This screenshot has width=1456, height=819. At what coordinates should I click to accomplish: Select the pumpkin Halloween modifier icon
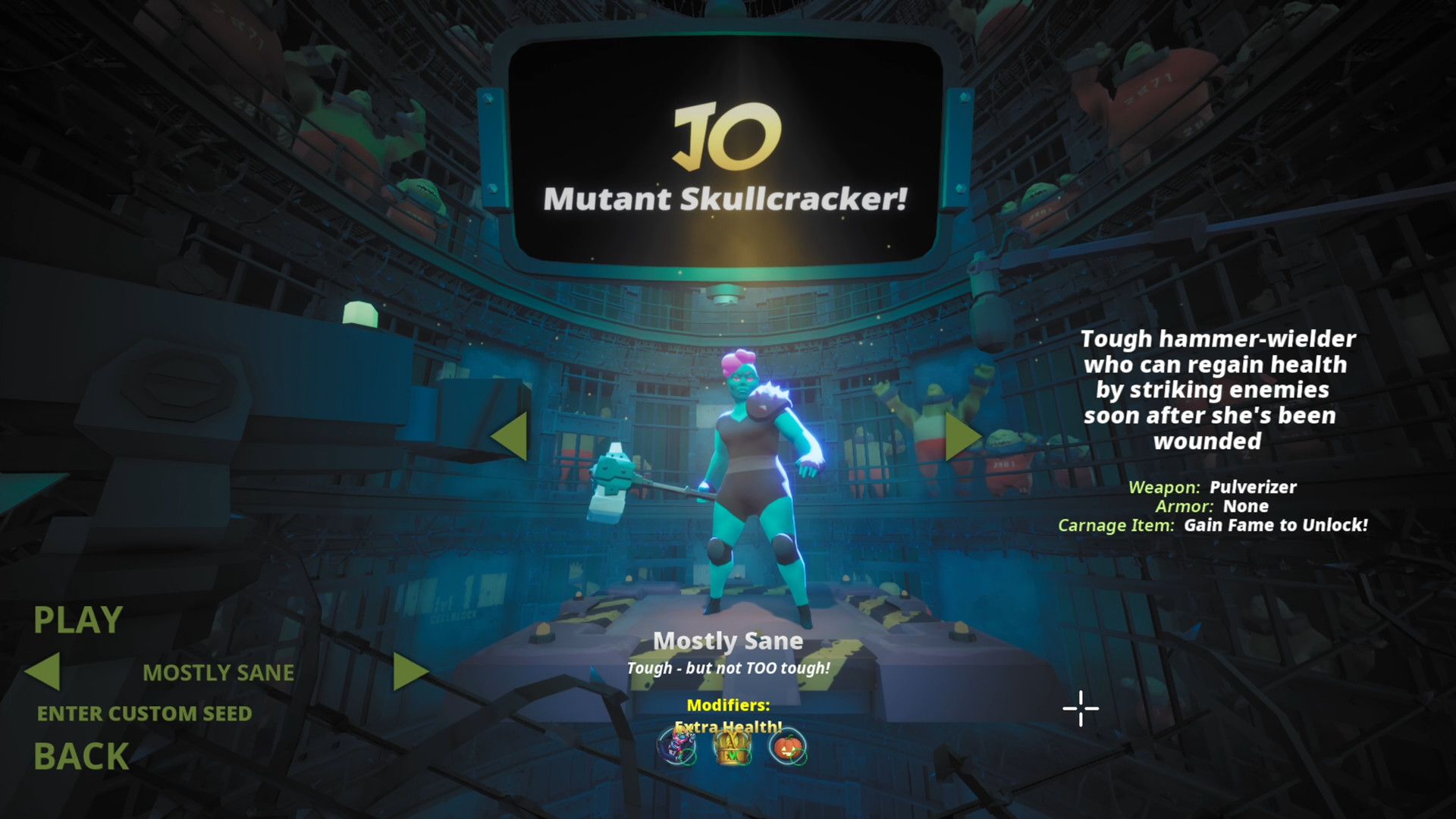coord(789,747)
